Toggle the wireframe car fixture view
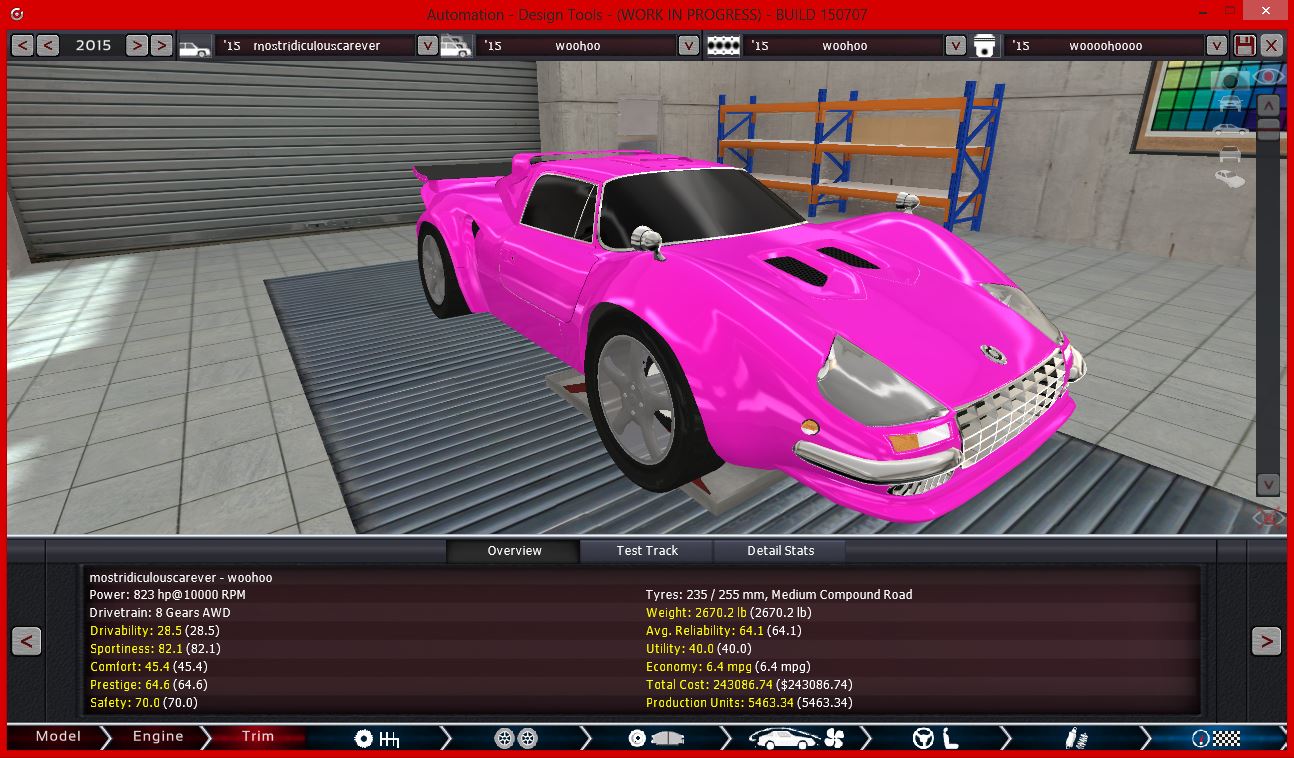Screen dimensions: 1294x758 [x=1228, y=153]
